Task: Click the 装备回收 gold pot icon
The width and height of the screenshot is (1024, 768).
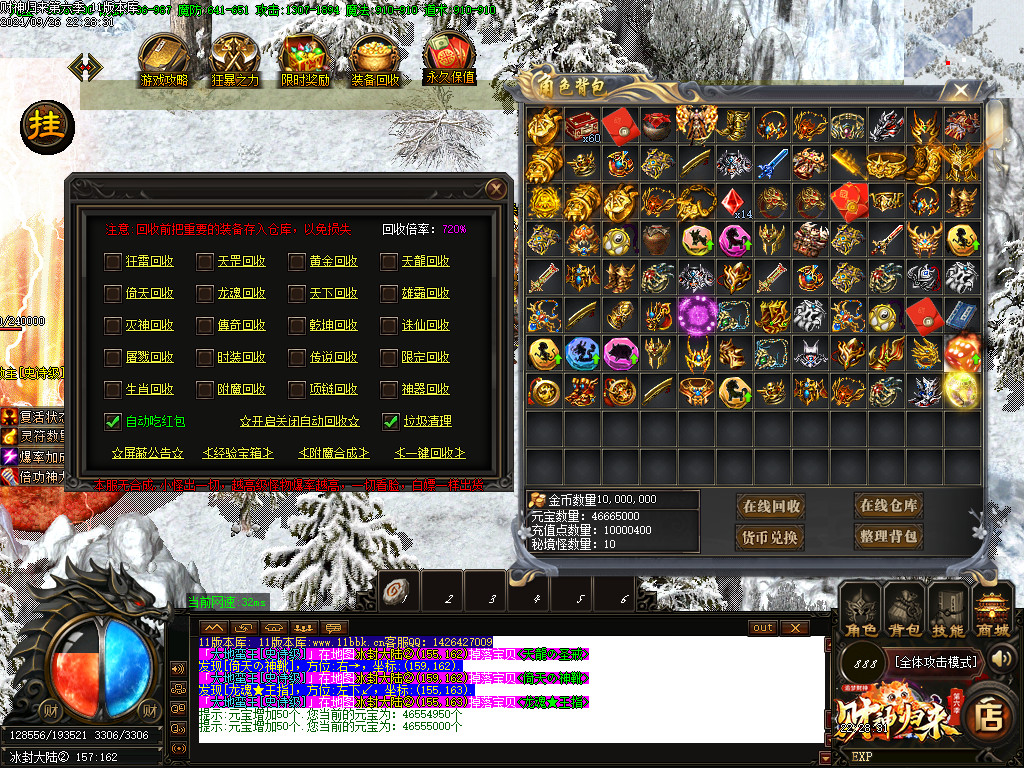Action: 375,60
